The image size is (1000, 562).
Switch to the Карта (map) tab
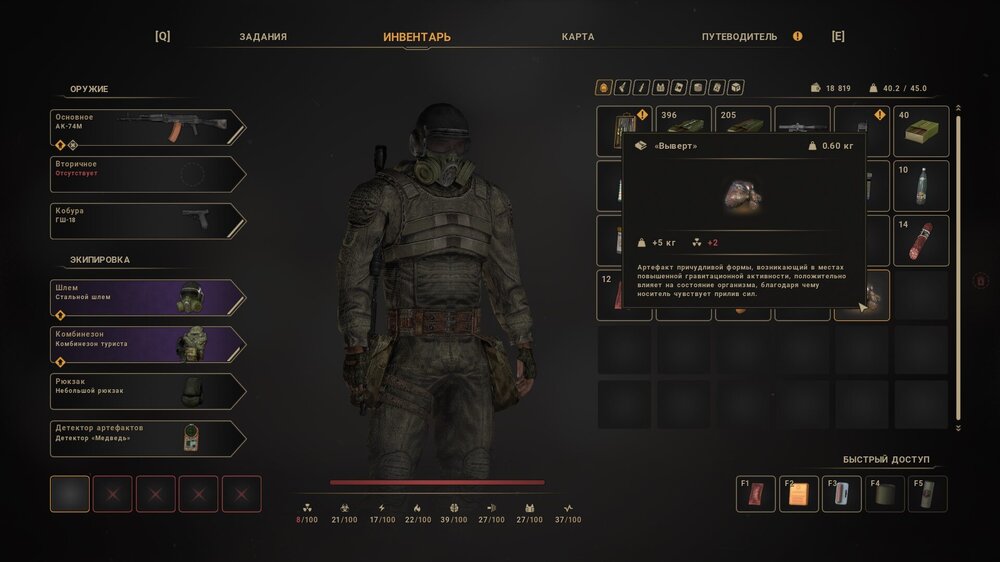(578, 37)
